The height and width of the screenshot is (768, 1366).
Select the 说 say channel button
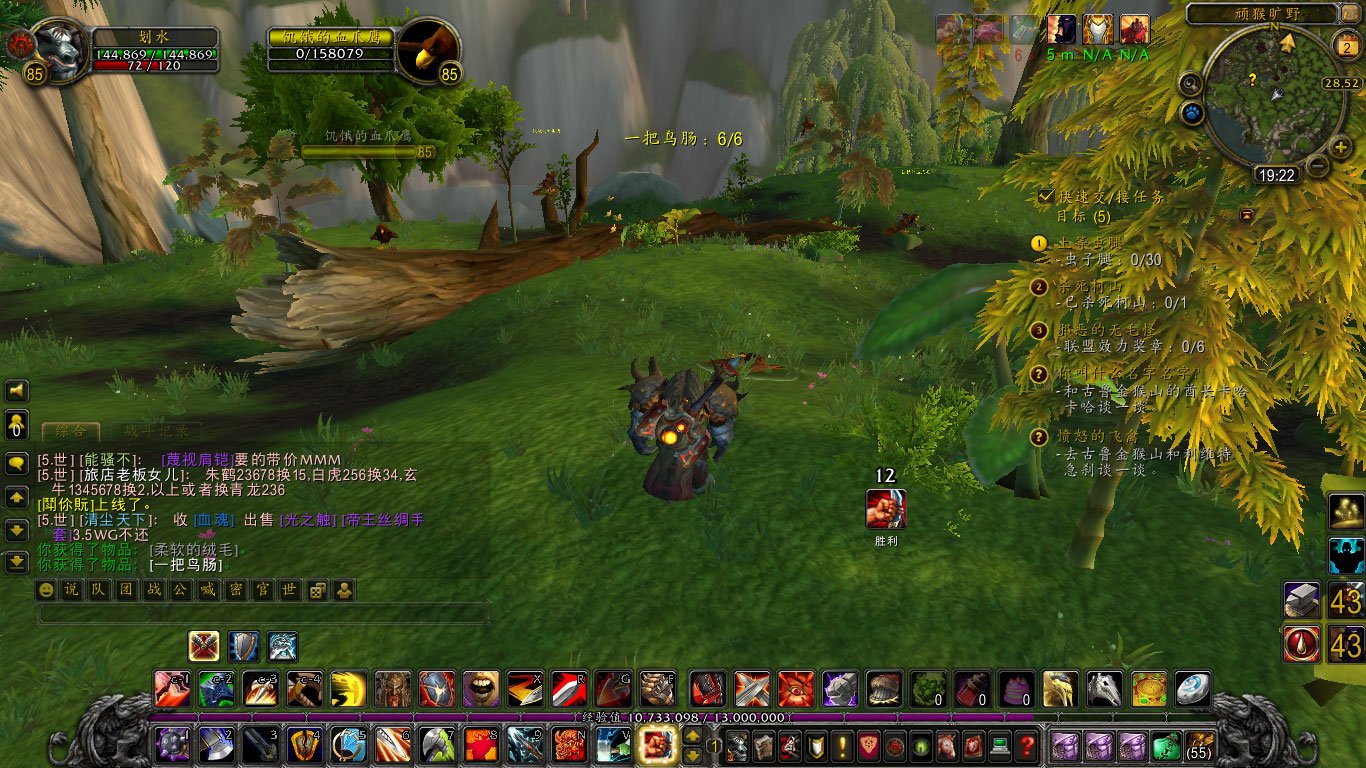[x=71, y=590]
